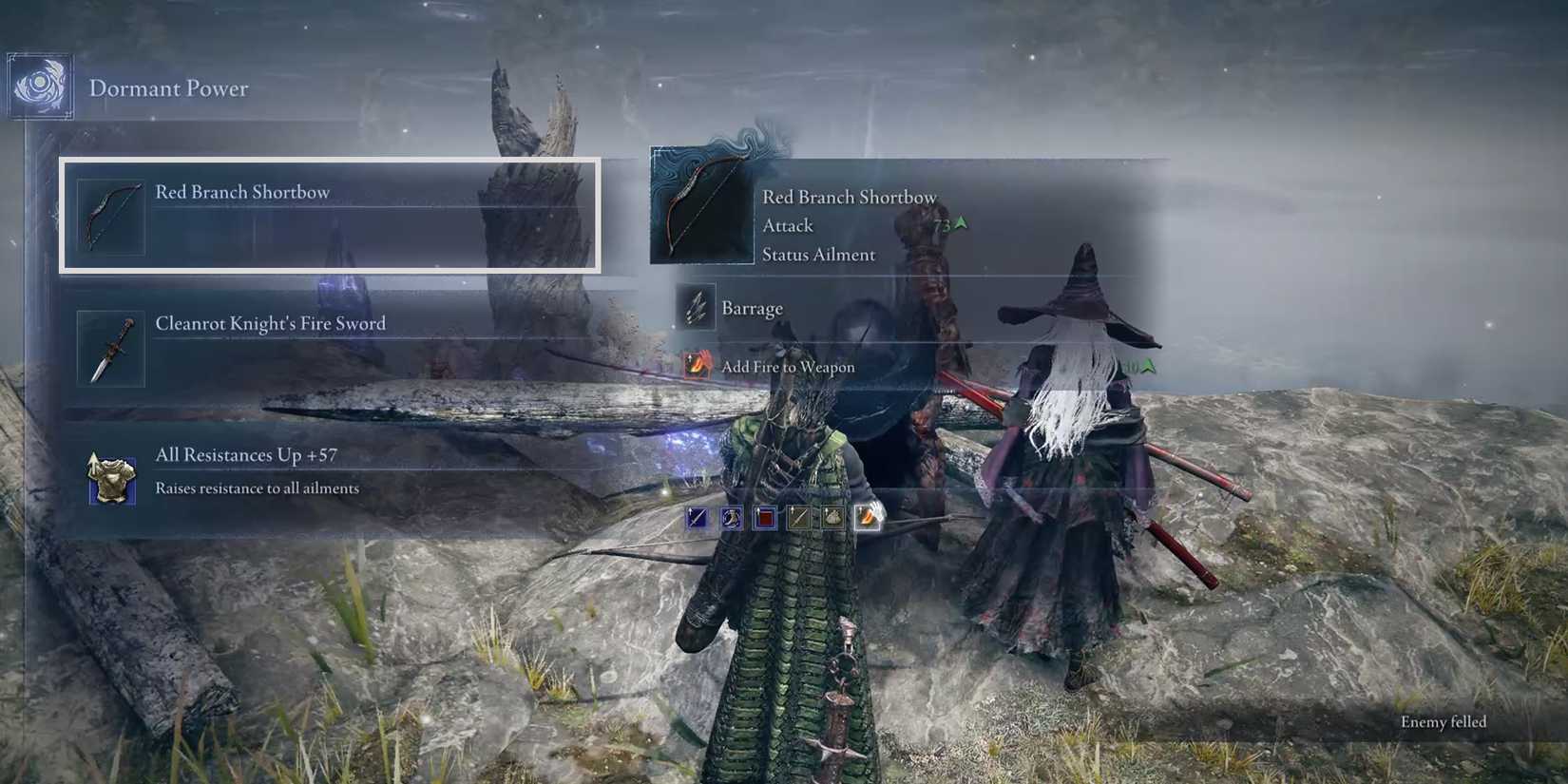Click the crafting pouch hotbar icon
The height and width of the screenshot is (784, 1568).
[x=832, y=519]
